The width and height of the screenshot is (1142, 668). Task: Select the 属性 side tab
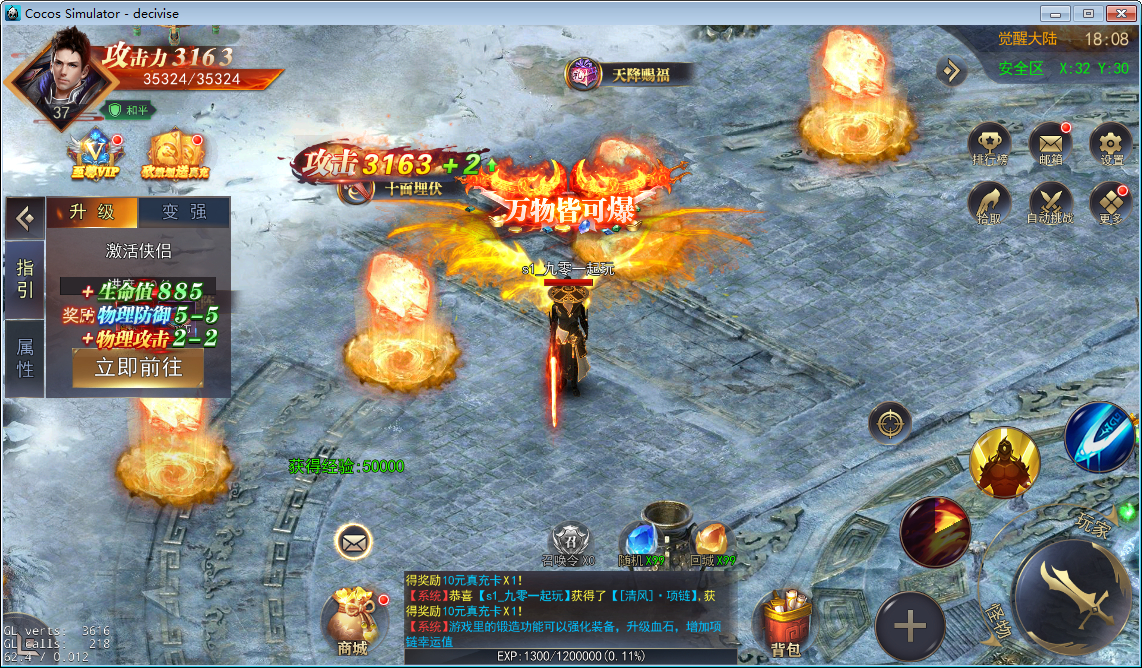pos(25,358)
